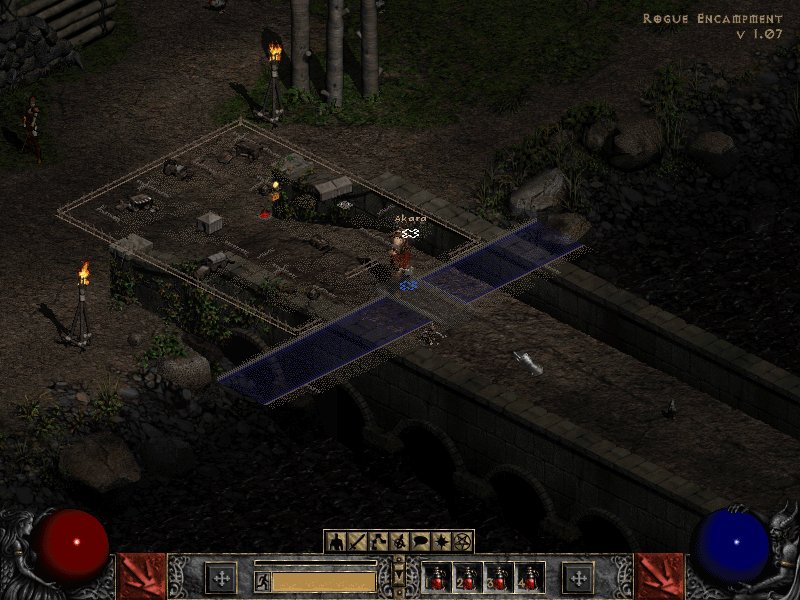800x600 pixels.
Task: Drink the healing potion in belt slot 2
Action: click(x=468, y=577)
